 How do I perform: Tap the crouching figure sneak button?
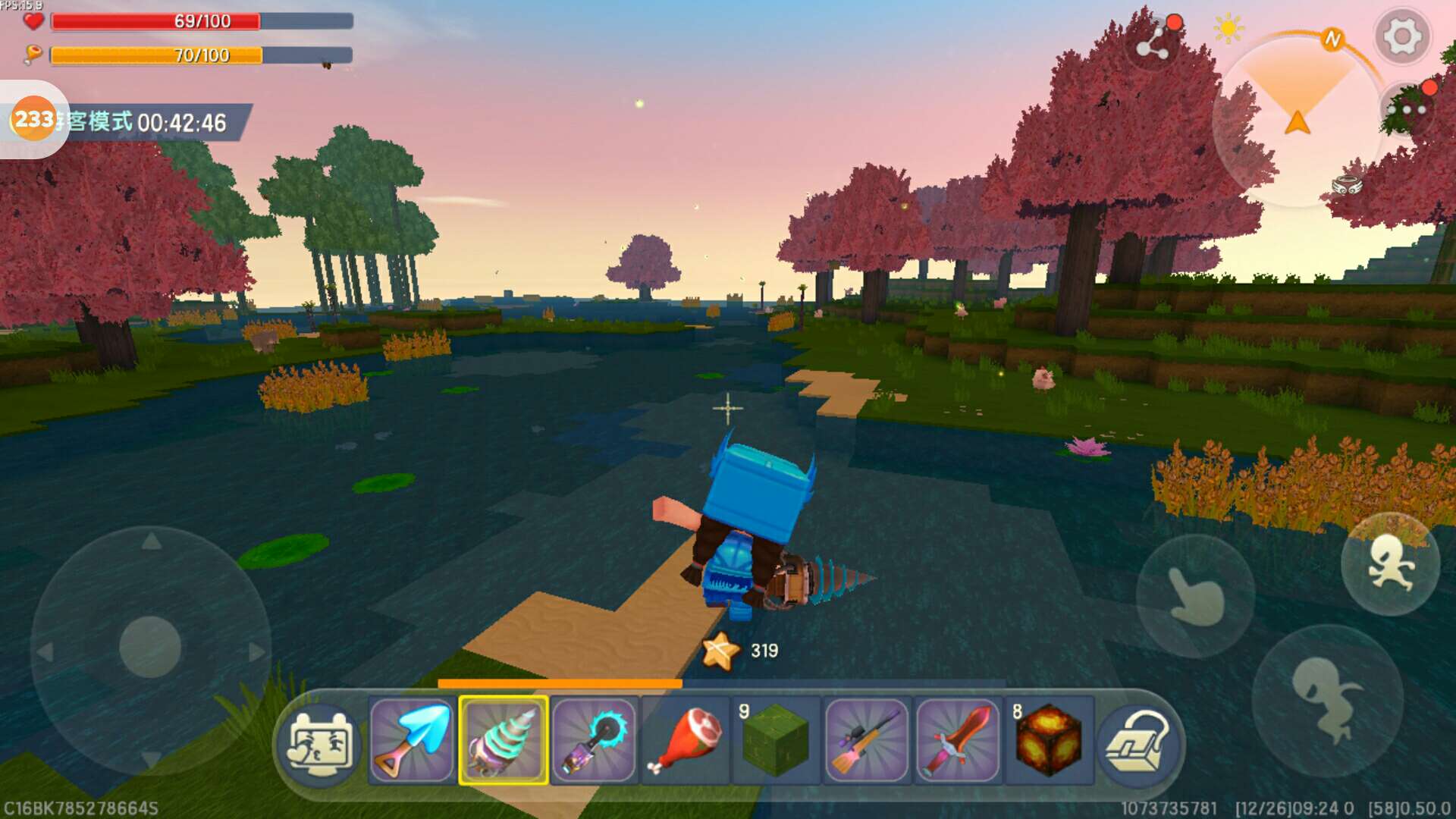pyautogui.click(x=1327, y=699)
